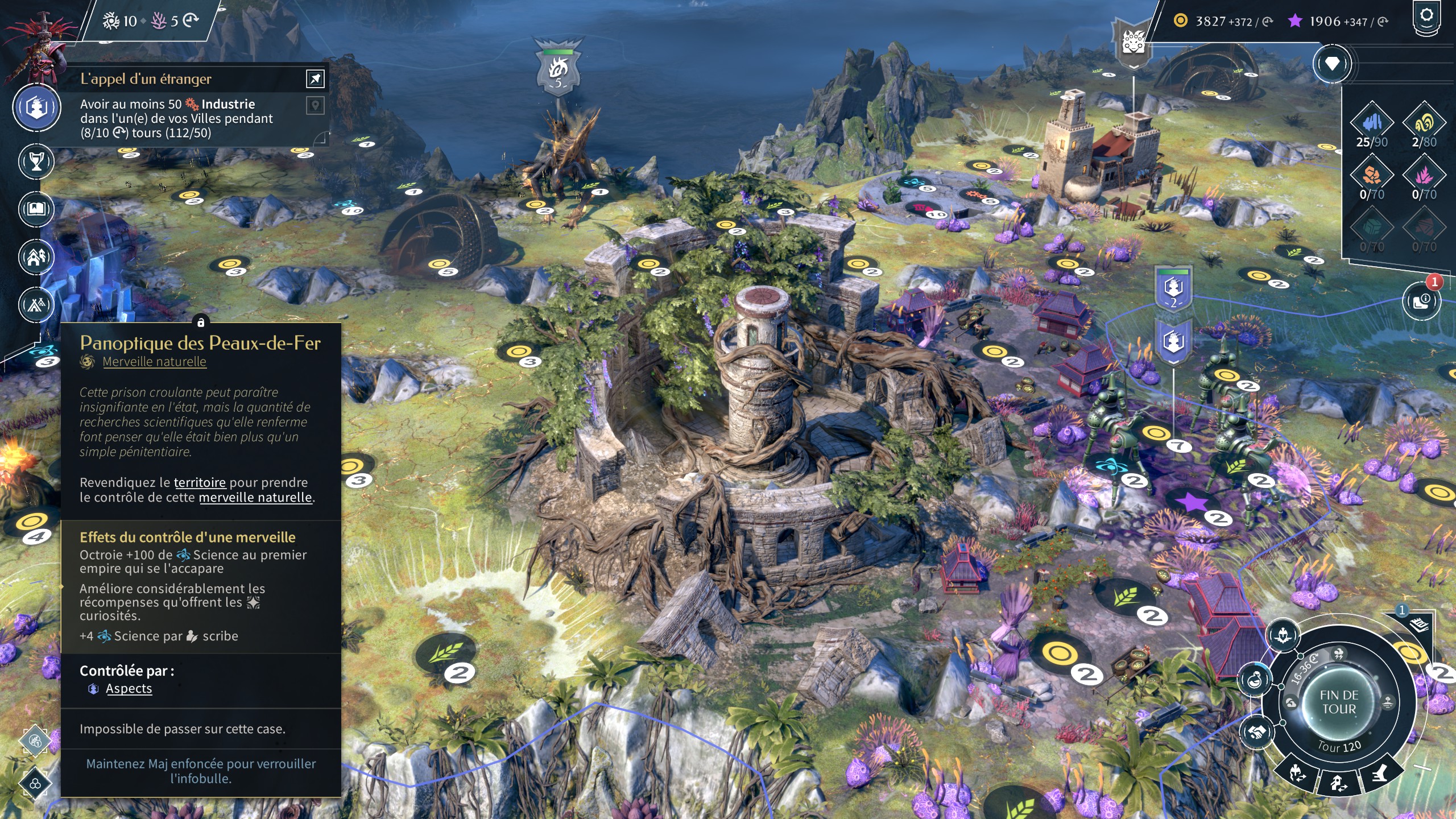Open the trophy victory screen
Image resolution: width=1456 pixels, height=819 pixels.
tap(36, 162)
